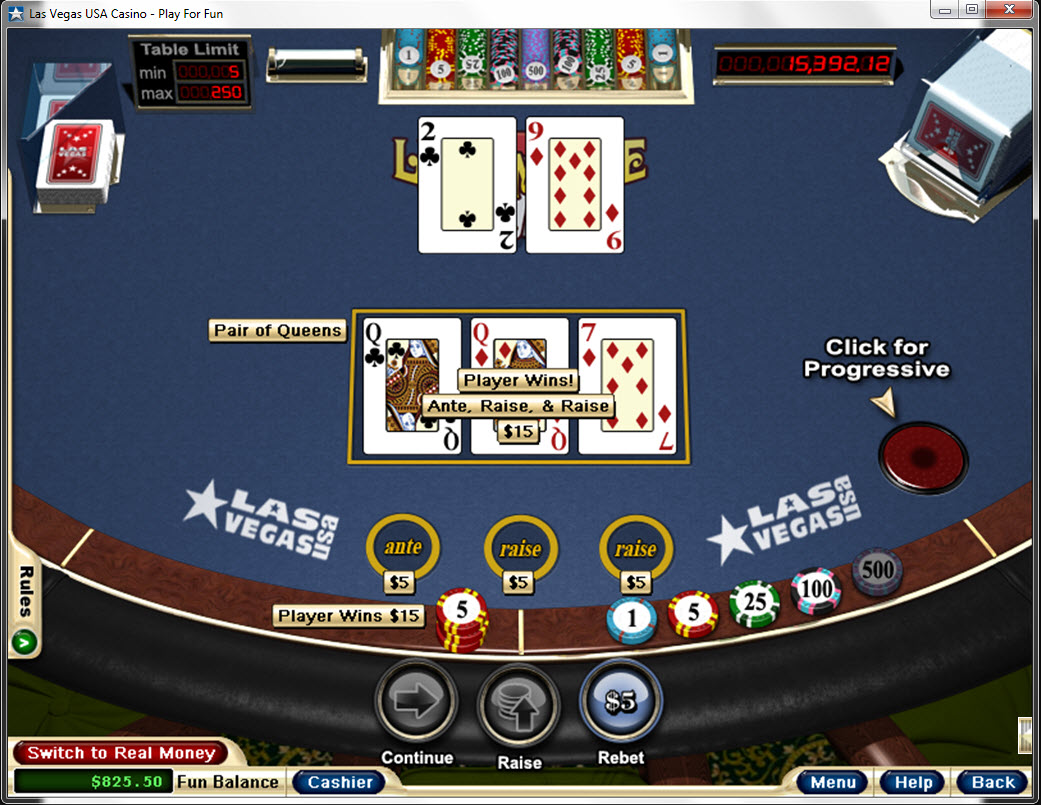Select the $100 black chip
Image resolution: width=1041 pixels, height=805 pixels.
click(x=816, y=589)
